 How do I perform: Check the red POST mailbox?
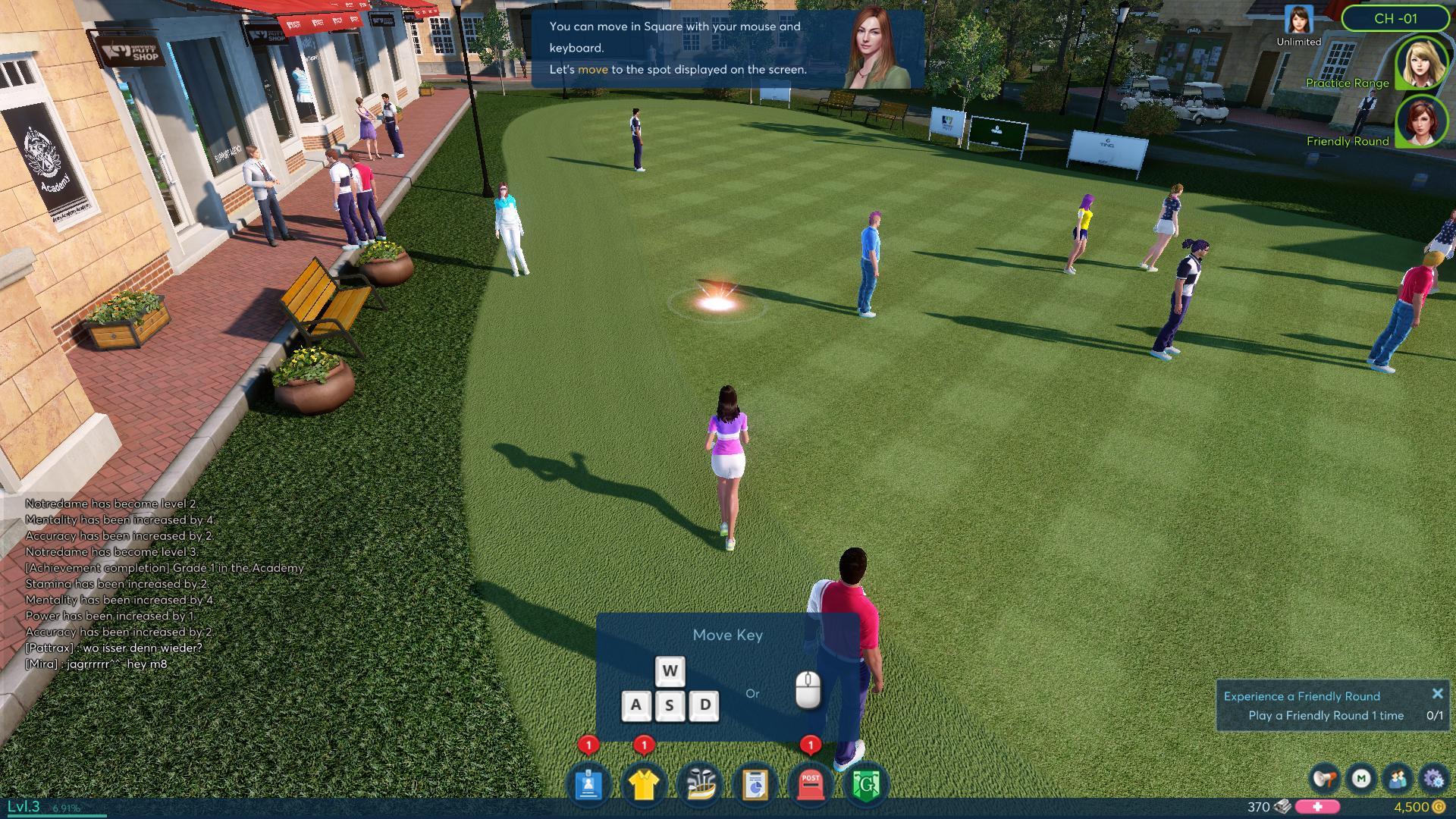(811, 785)
